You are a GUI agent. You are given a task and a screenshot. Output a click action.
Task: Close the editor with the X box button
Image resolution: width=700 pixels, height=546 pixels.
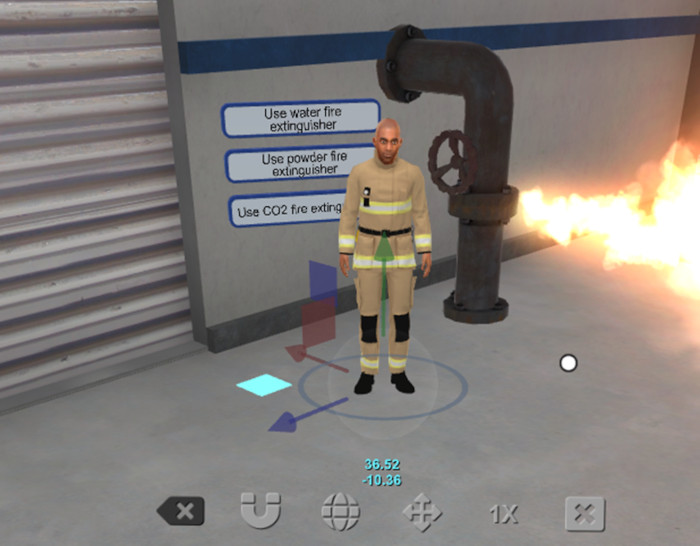585,514
